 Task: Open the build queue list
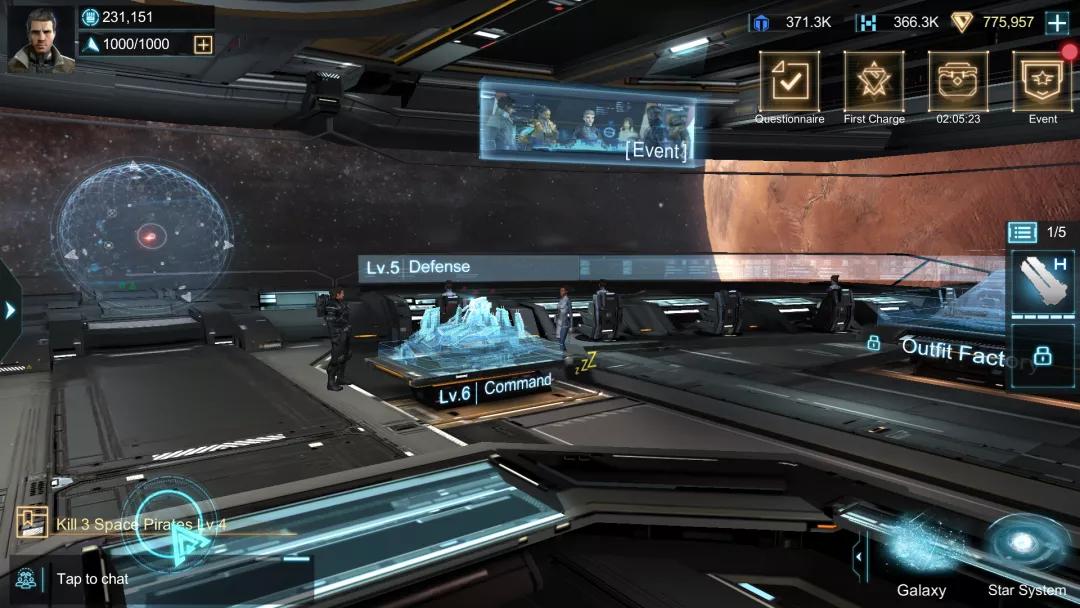tap(1022, 232)
